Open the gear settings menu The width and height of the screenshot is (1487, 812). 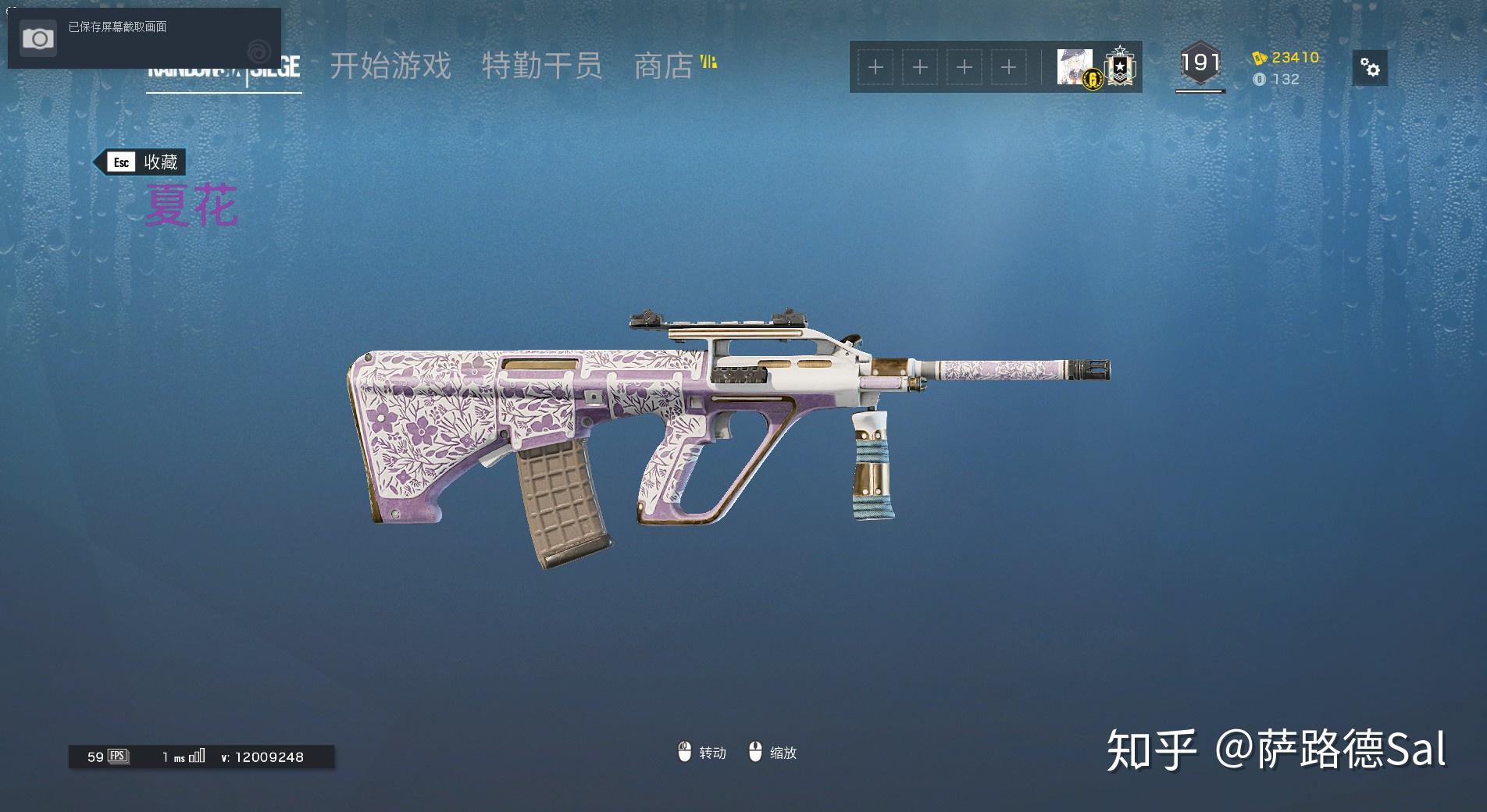click(x=1370, y=68)
